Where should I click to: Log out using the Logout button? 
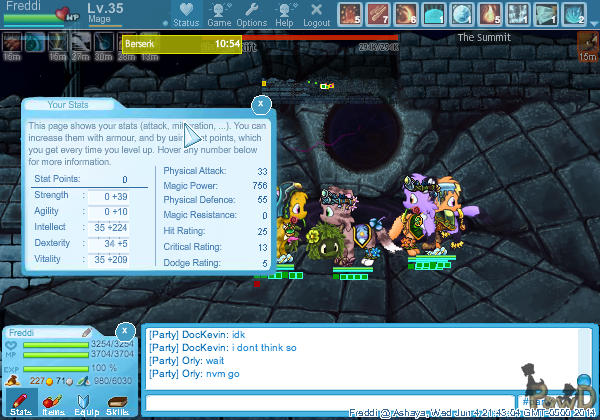tap(316, 14)
